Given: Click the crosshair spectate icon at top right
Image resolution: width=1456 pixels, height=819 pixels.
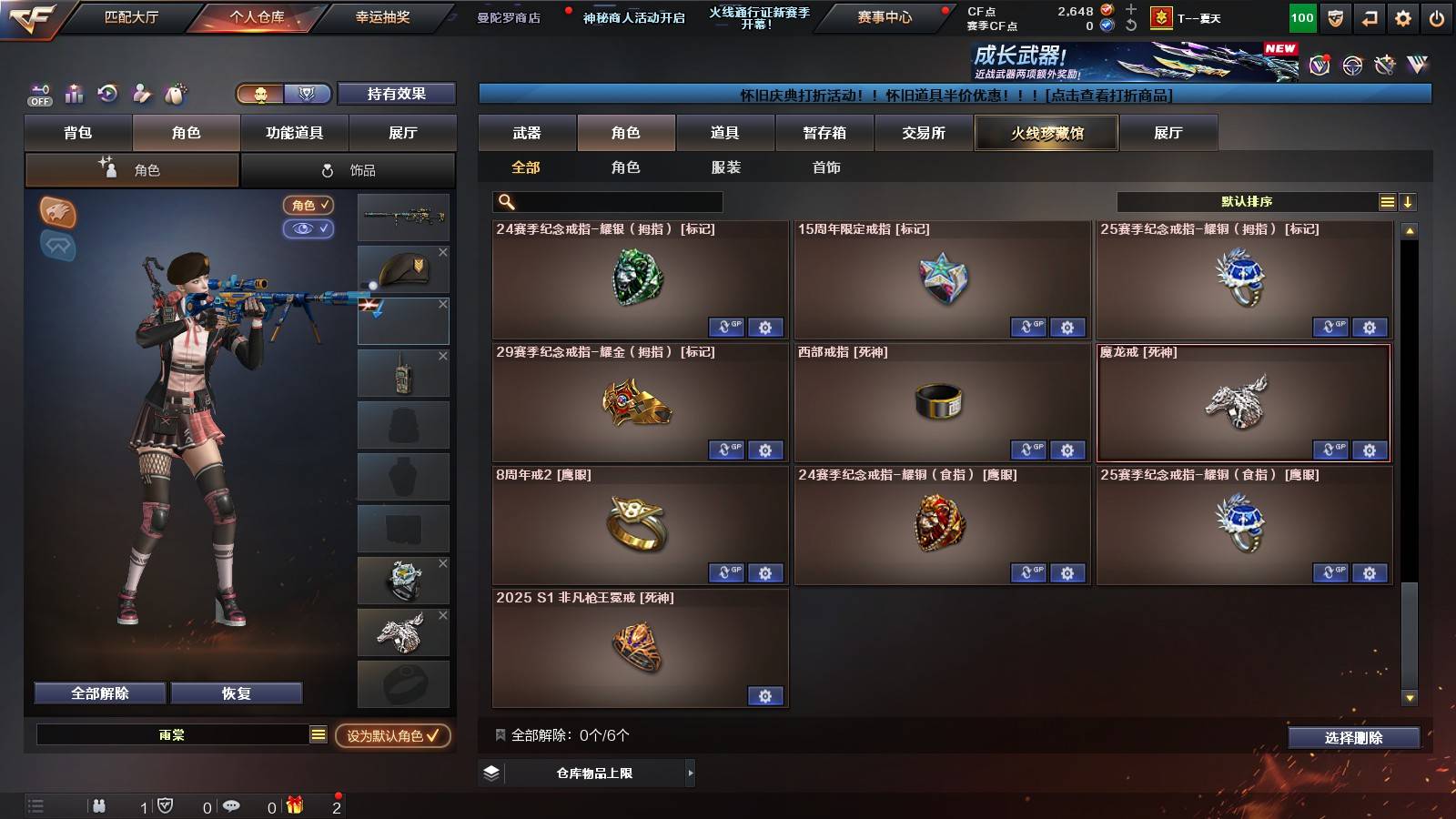Looking at the screenshot, I should [x=1350, y=66].
